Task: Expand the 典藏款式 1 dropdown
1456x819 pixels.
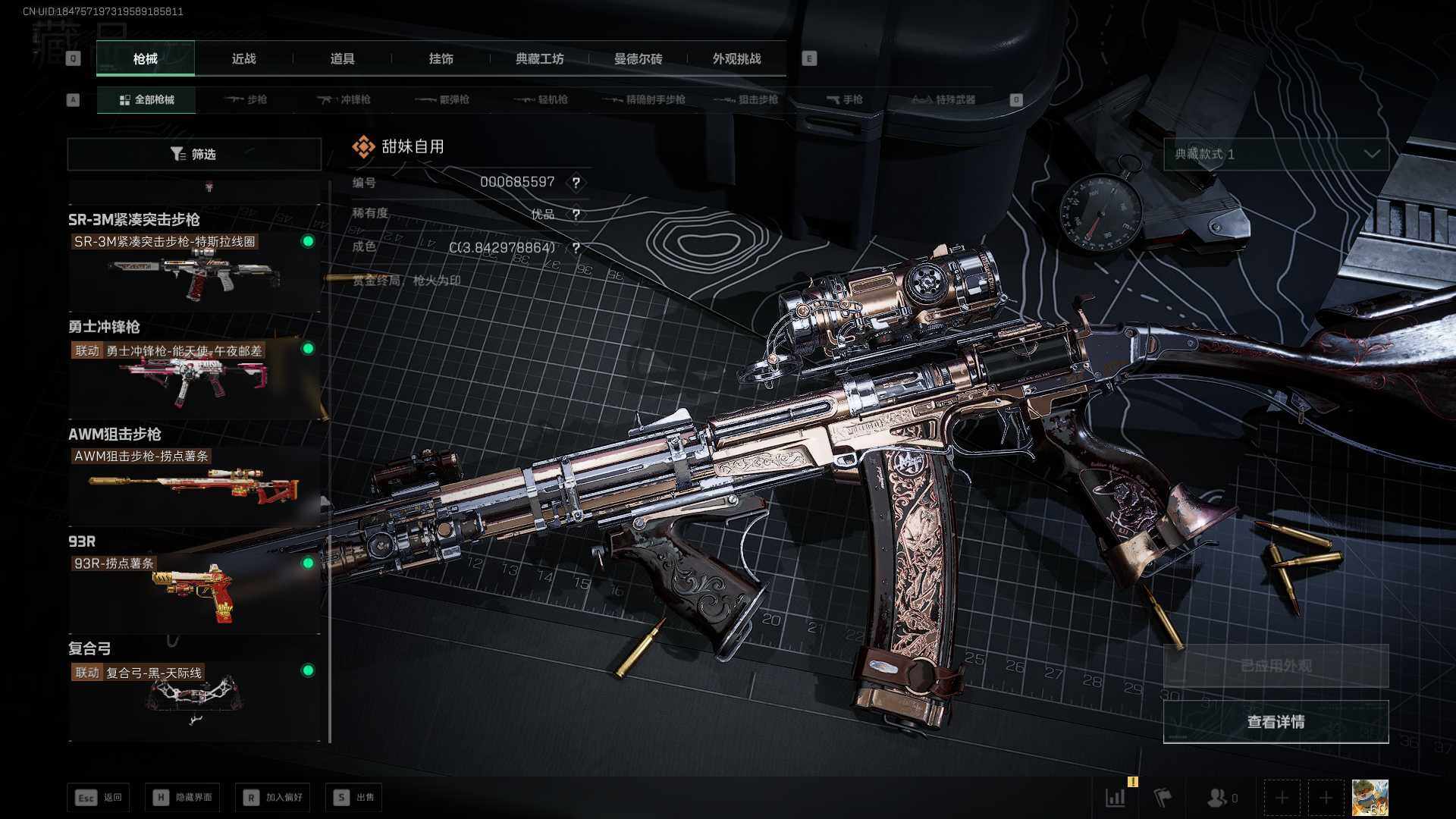Action: 1276,154
